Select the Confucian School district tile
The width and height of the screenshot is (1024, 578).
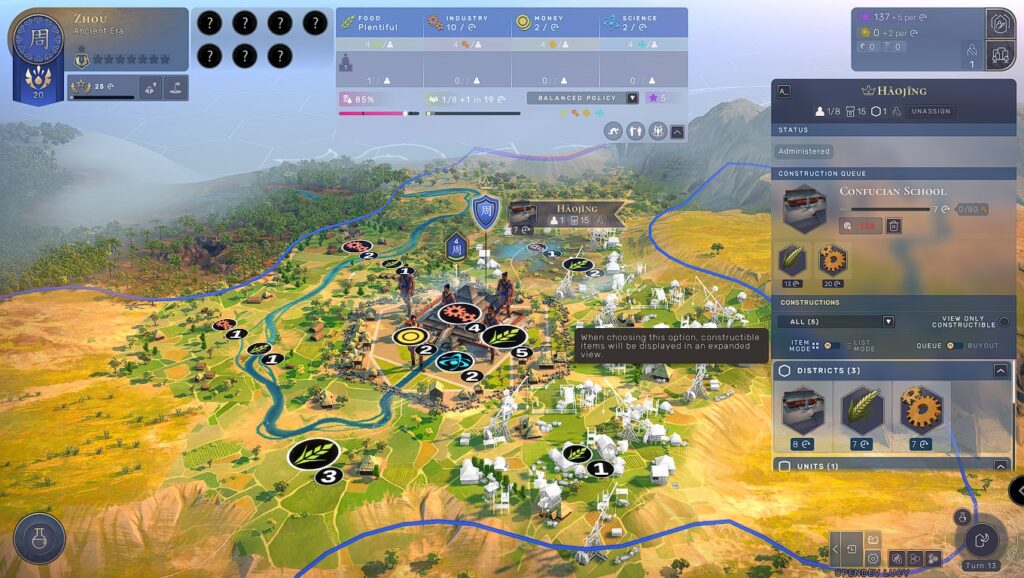tap(805, 410)
